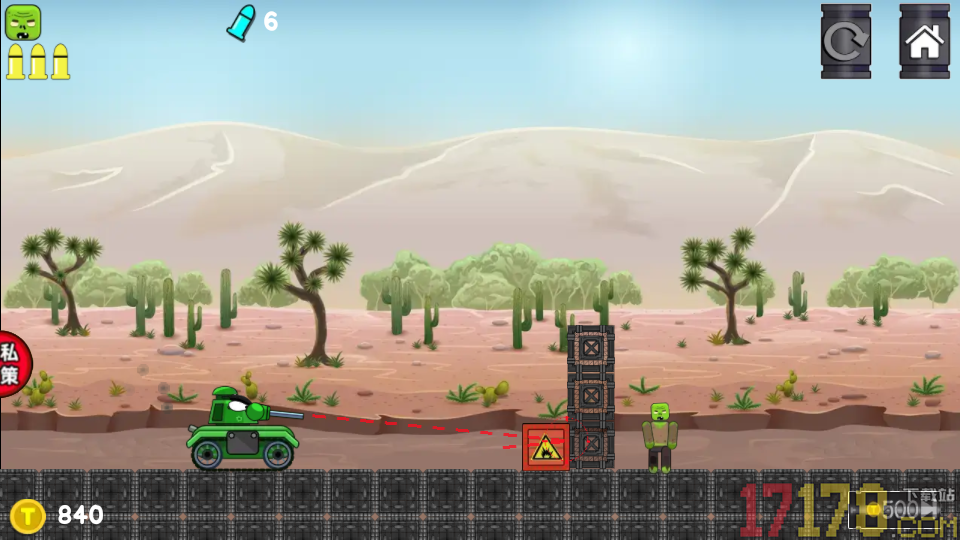The width and height of the screenshot is (960, 540).
Task: Restart the level with the circular arrow button
Action: tap(845, 41)
